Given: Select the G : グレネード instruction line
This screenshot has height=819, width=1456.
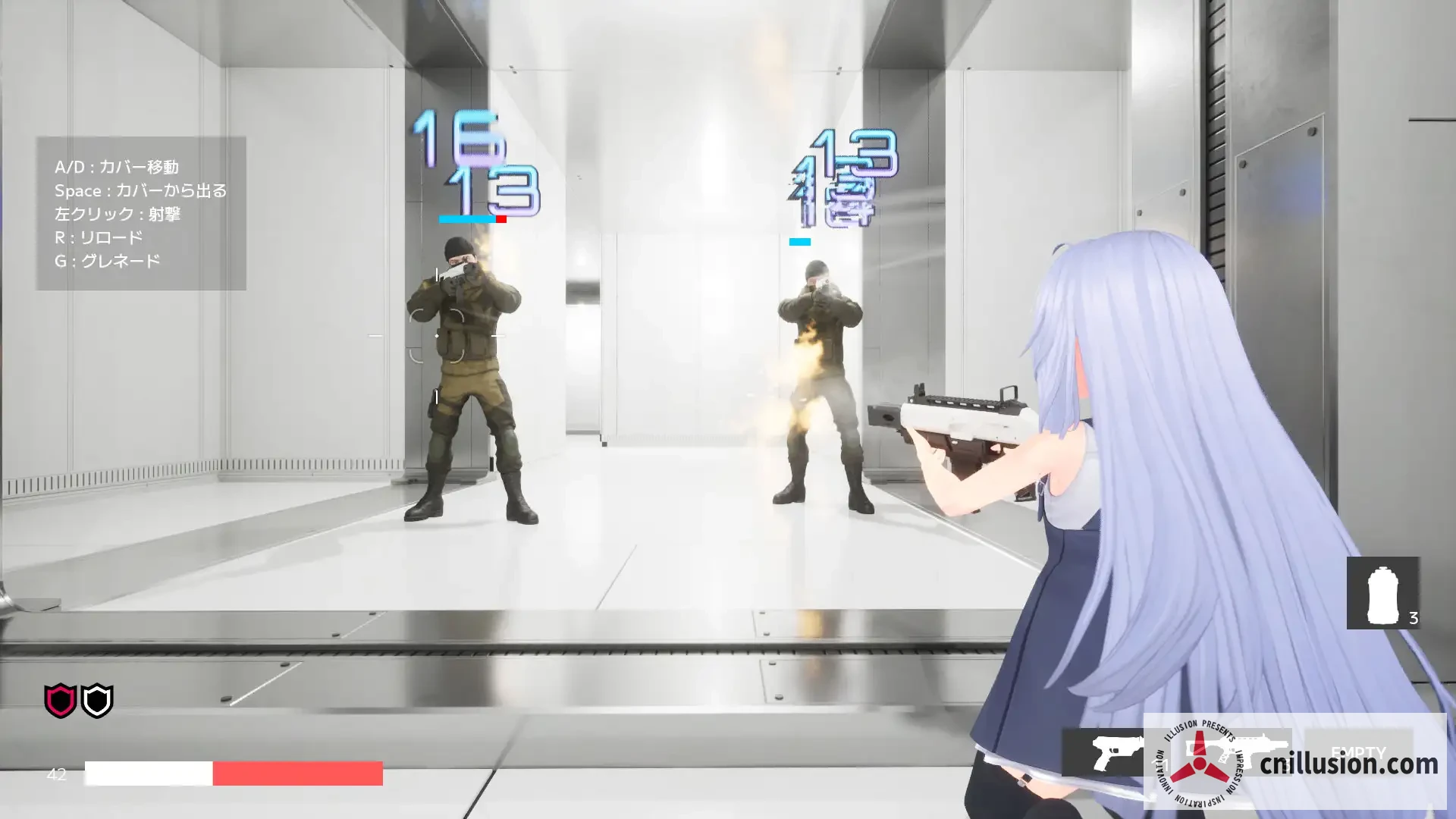Looking at the screenshot, I should (107, 259).
